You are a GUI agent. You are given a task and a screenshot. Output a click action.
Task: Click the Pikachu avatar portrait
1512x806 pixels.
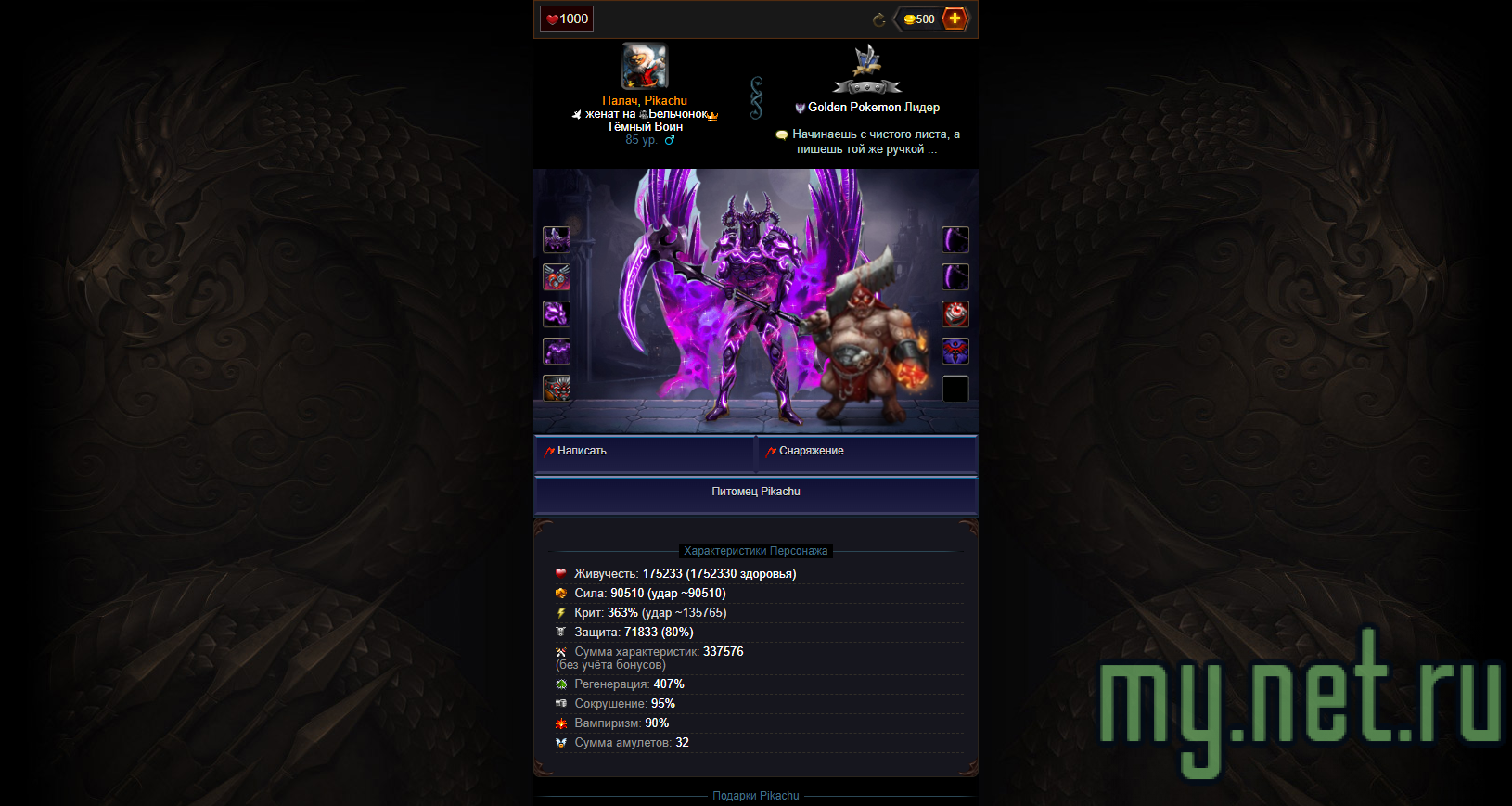644,64
